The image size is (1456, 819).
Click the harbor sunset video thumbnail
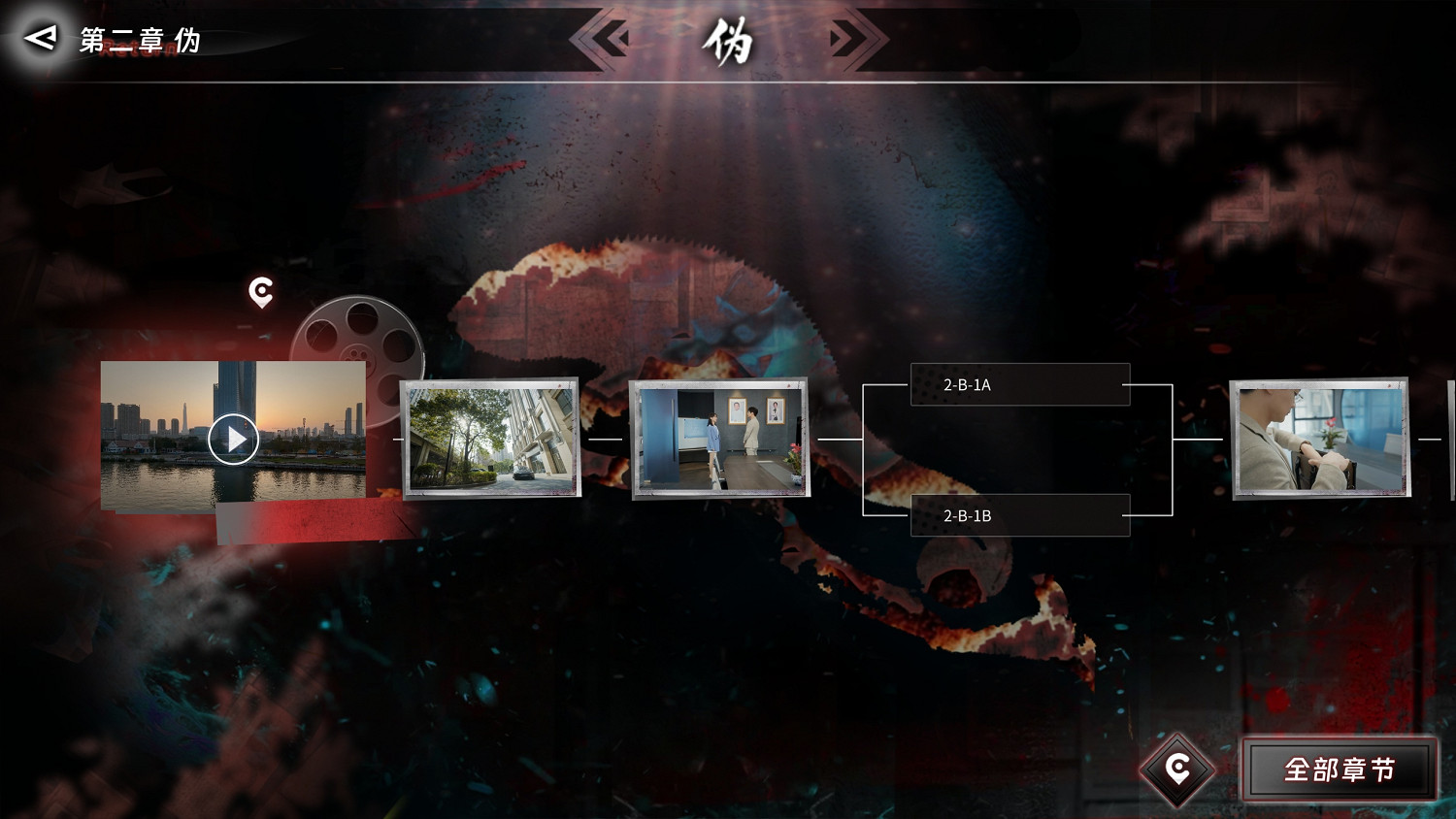coord(233,438)
